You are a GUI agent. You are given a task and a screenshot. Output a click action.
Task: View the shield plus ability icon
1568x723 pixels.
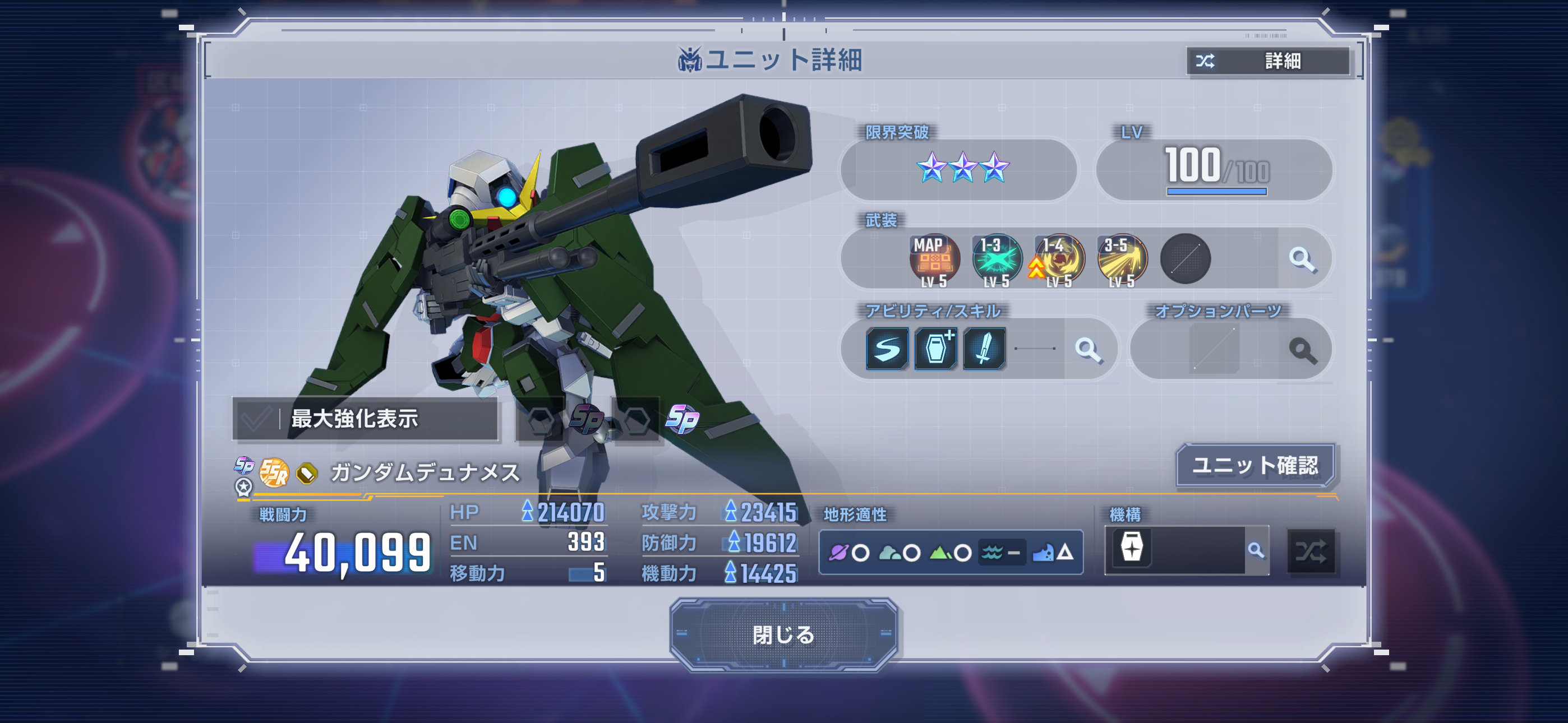coord(935,349)
